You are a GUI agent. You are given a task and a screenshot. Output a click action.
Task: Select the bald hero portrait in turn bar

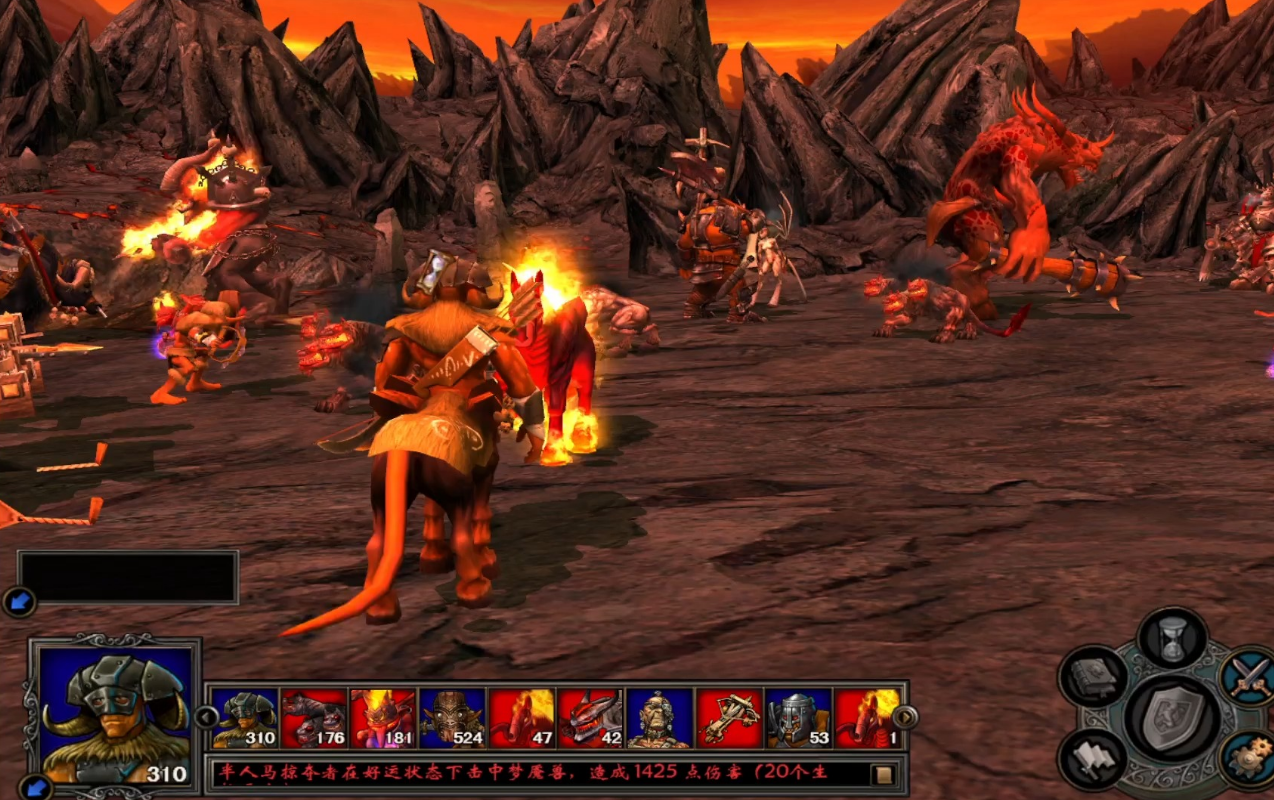pos(660,718)
